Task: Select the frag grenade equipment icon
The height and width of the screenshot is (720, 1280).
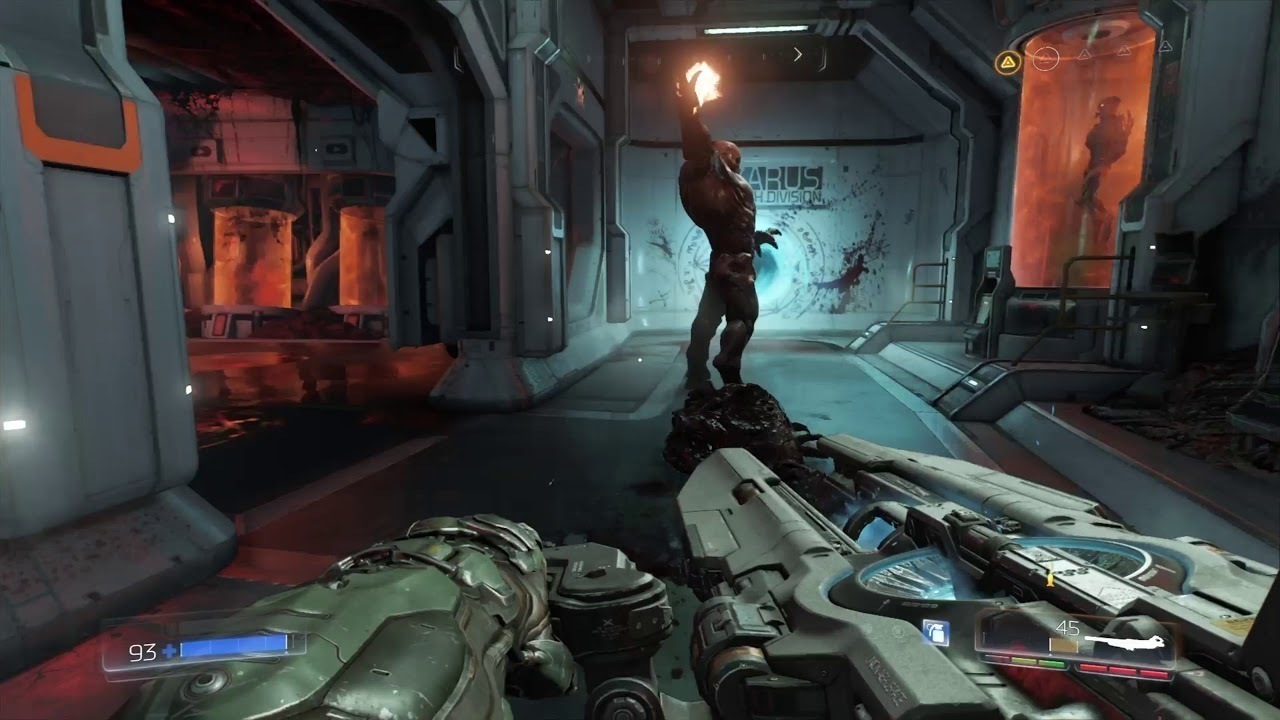Action: tap(936, 633)
